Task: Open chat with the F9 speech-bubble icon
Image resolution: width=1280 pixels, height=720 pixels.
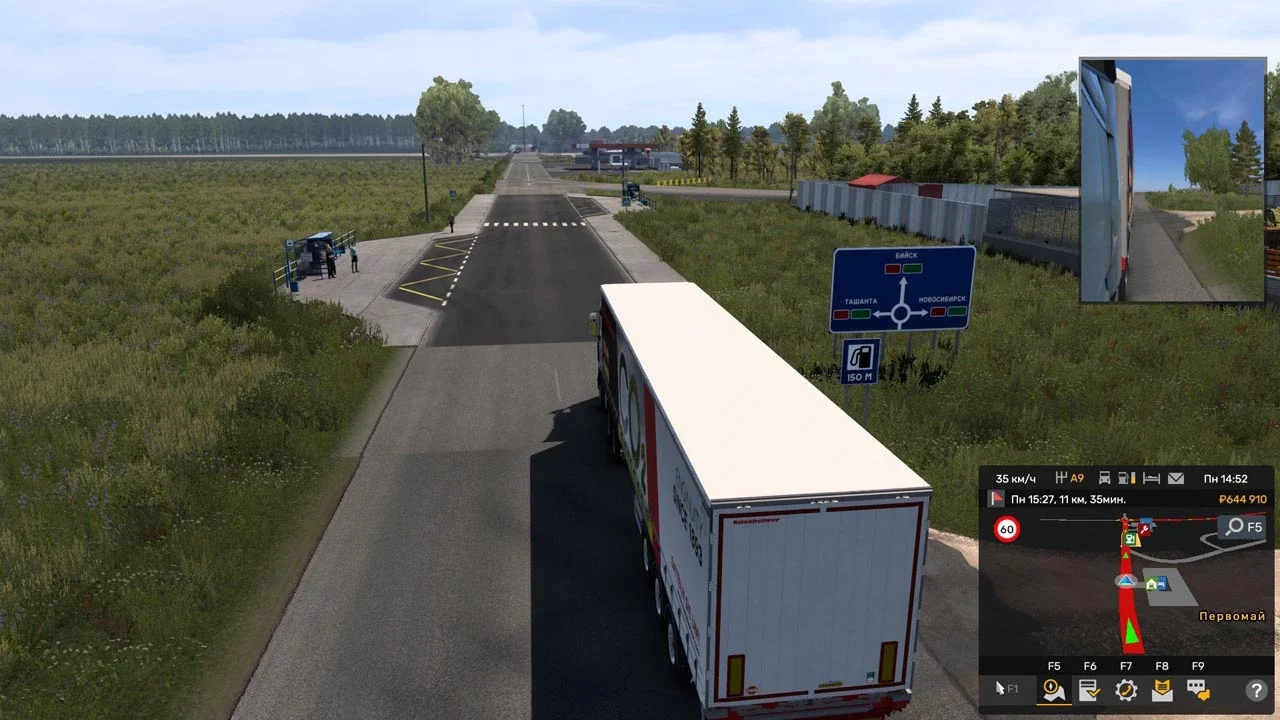Action: tap(1197, 689)
